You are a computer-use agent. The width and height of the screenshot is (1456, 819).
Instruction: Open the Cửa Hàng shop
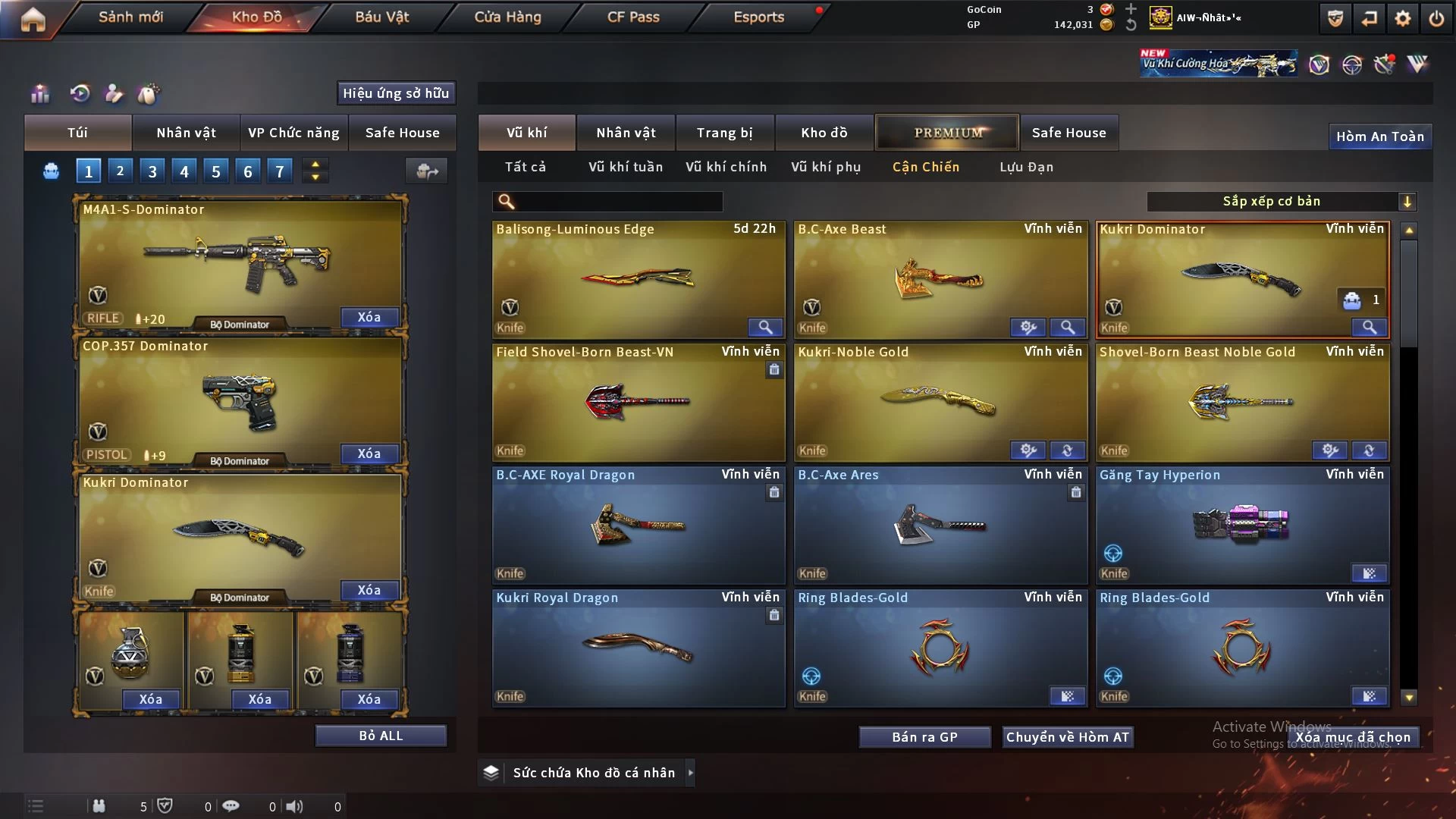pyautogui.click(x=507, y=17)
